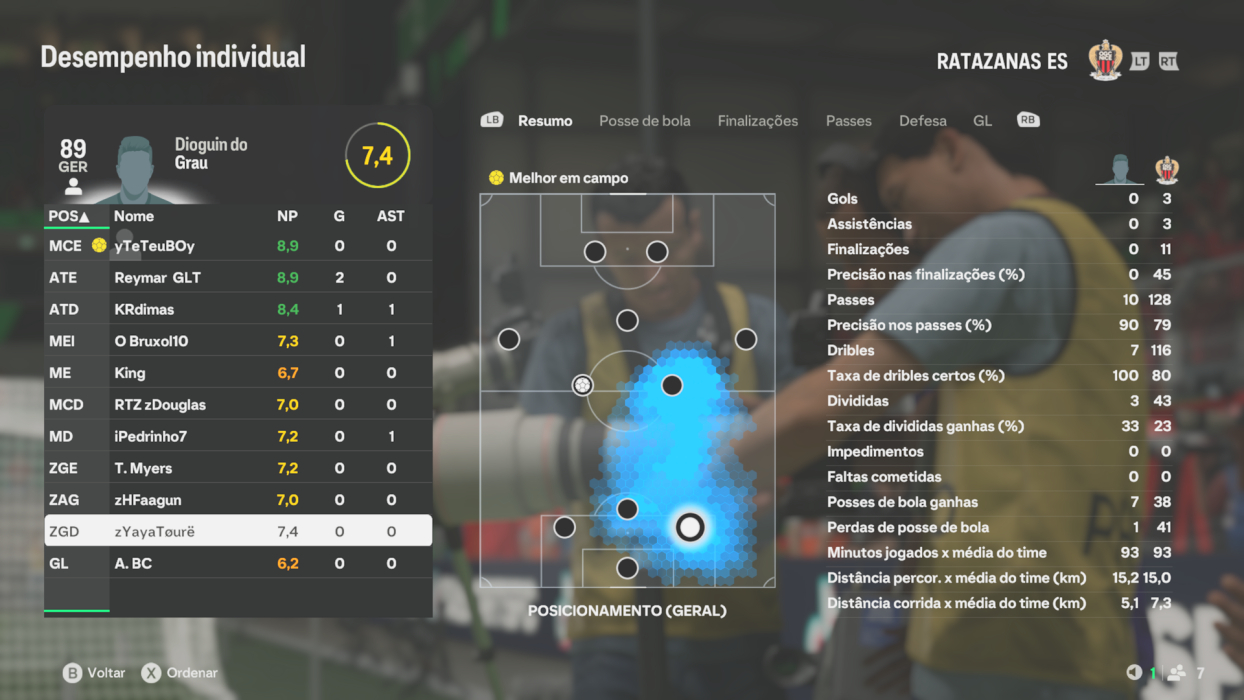Select zHFaagun player row
This screenshot has height=700, width=1244.
click(x=238, y=500)
